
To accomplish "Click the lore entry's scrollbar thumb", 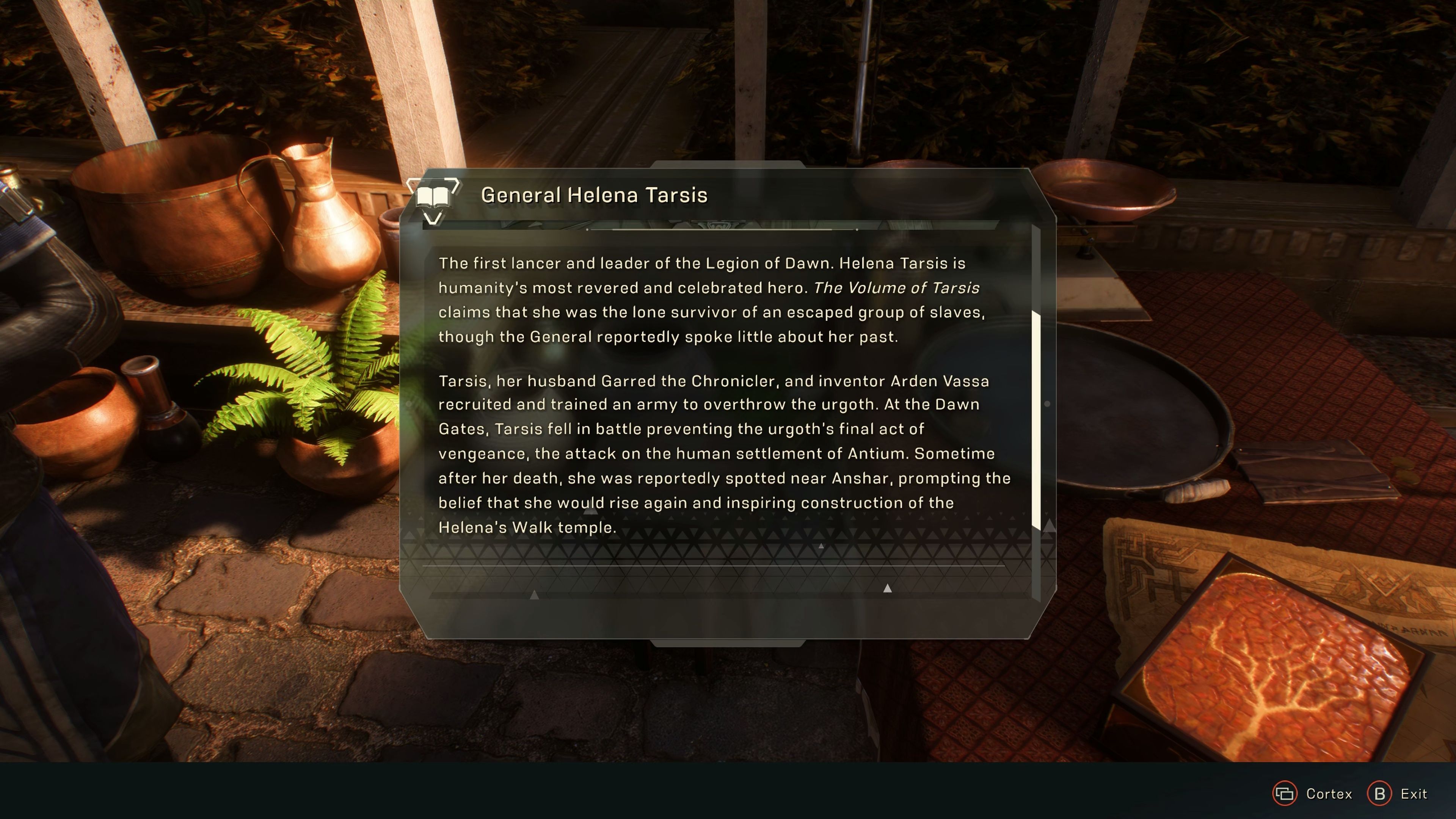I will click(1036, 419).
